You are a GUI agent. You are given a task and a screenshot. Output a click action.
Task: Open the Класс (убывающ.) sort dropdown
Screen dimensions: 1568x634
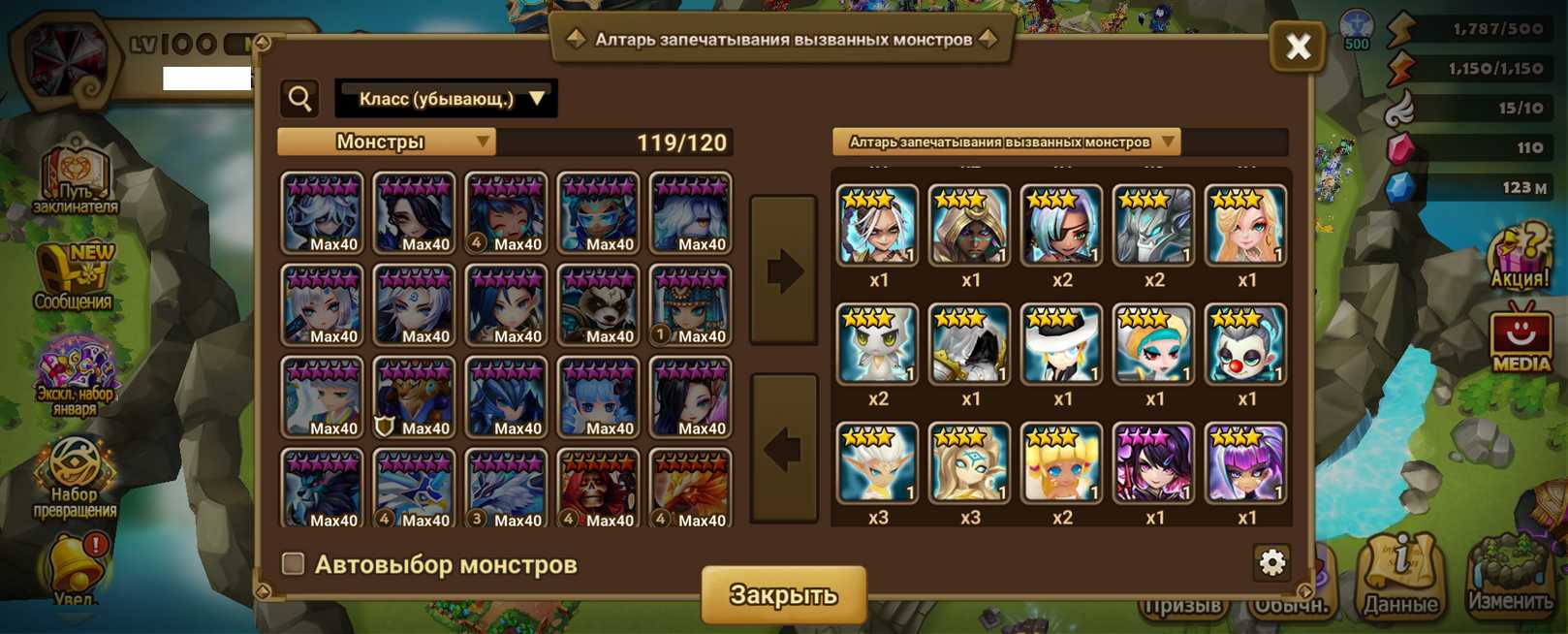pyautogui.click(x=446, y=99)
